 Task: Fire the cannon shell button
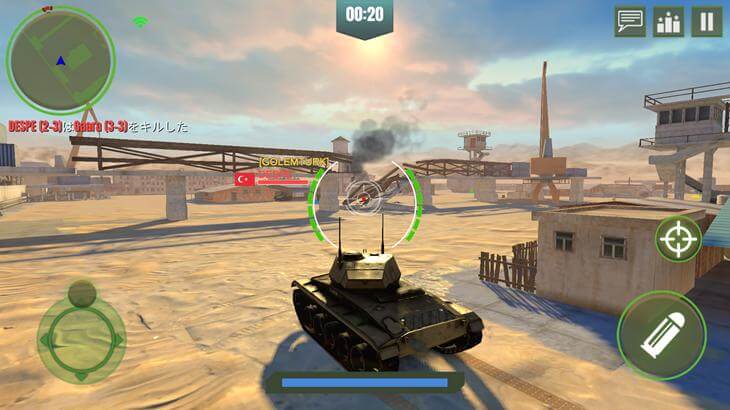click(x=661, y=335)
